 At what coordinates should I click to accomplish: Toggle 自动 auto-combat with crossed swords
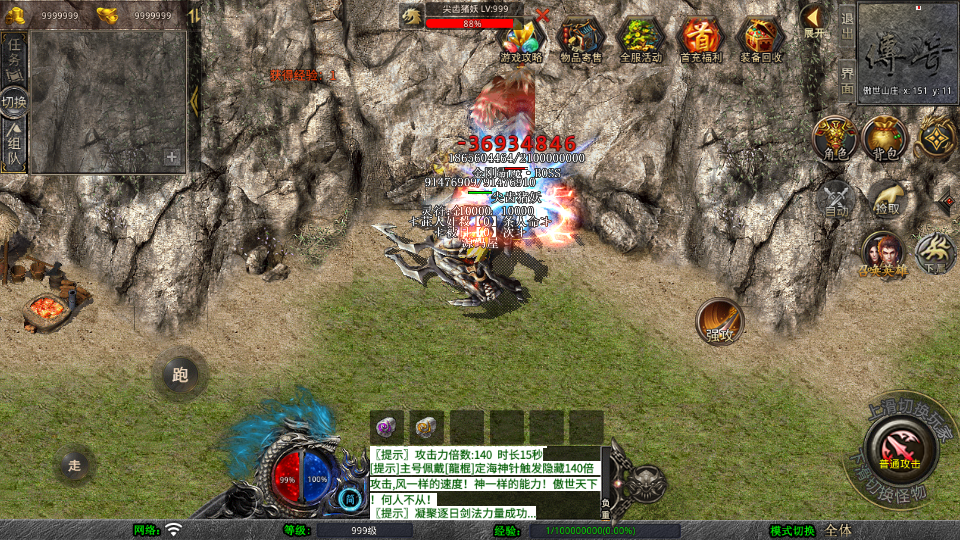click(x=836, y=199)
